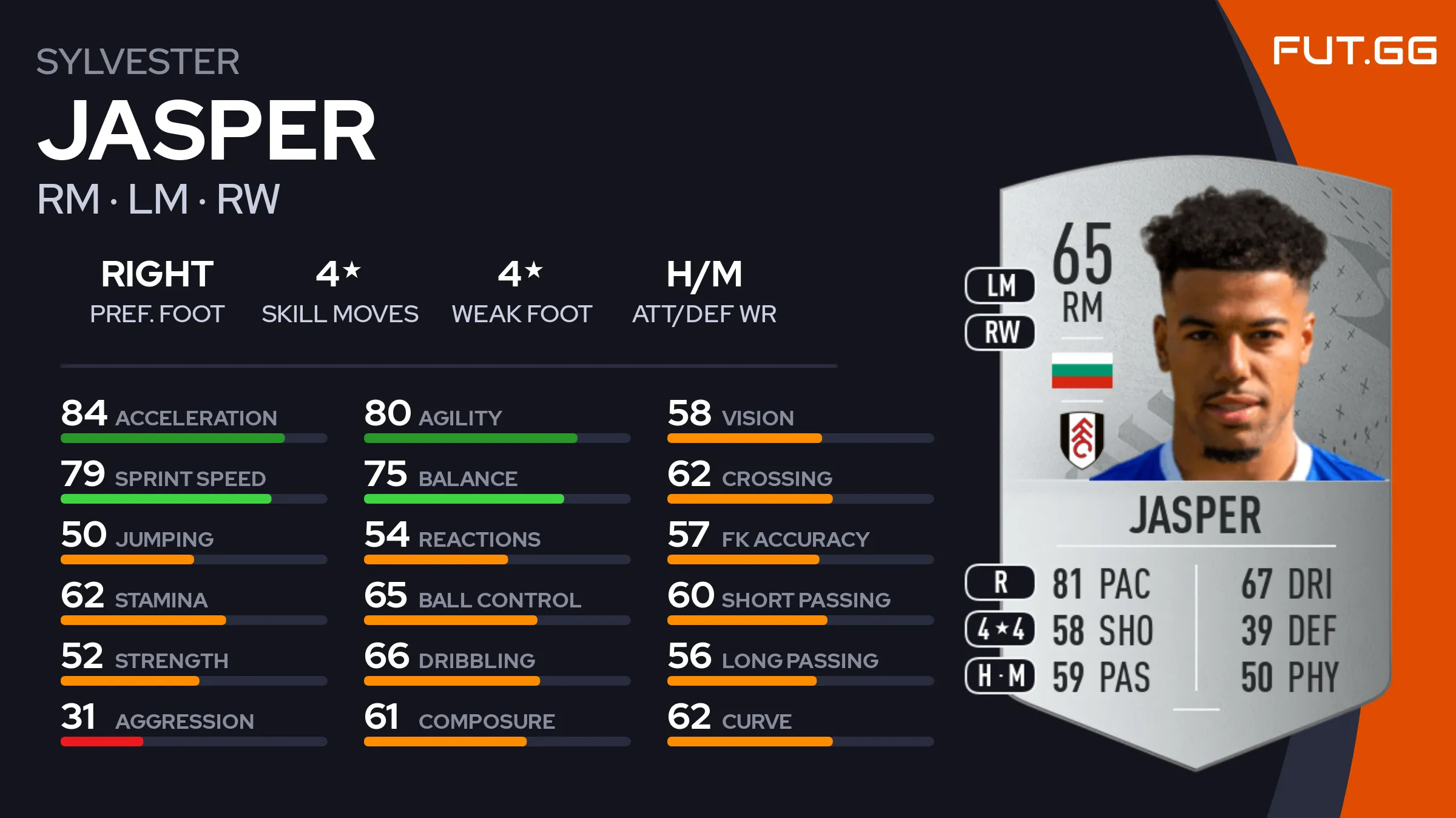1456x818 pixels.
Task: Select the H·M work rate badge
Action: pos(1000,675)
